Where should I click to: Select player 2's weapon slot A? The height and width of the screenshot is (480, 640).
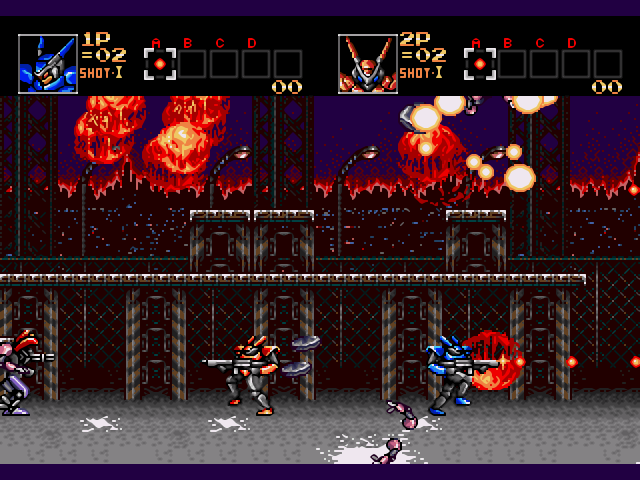click(480, 64)
